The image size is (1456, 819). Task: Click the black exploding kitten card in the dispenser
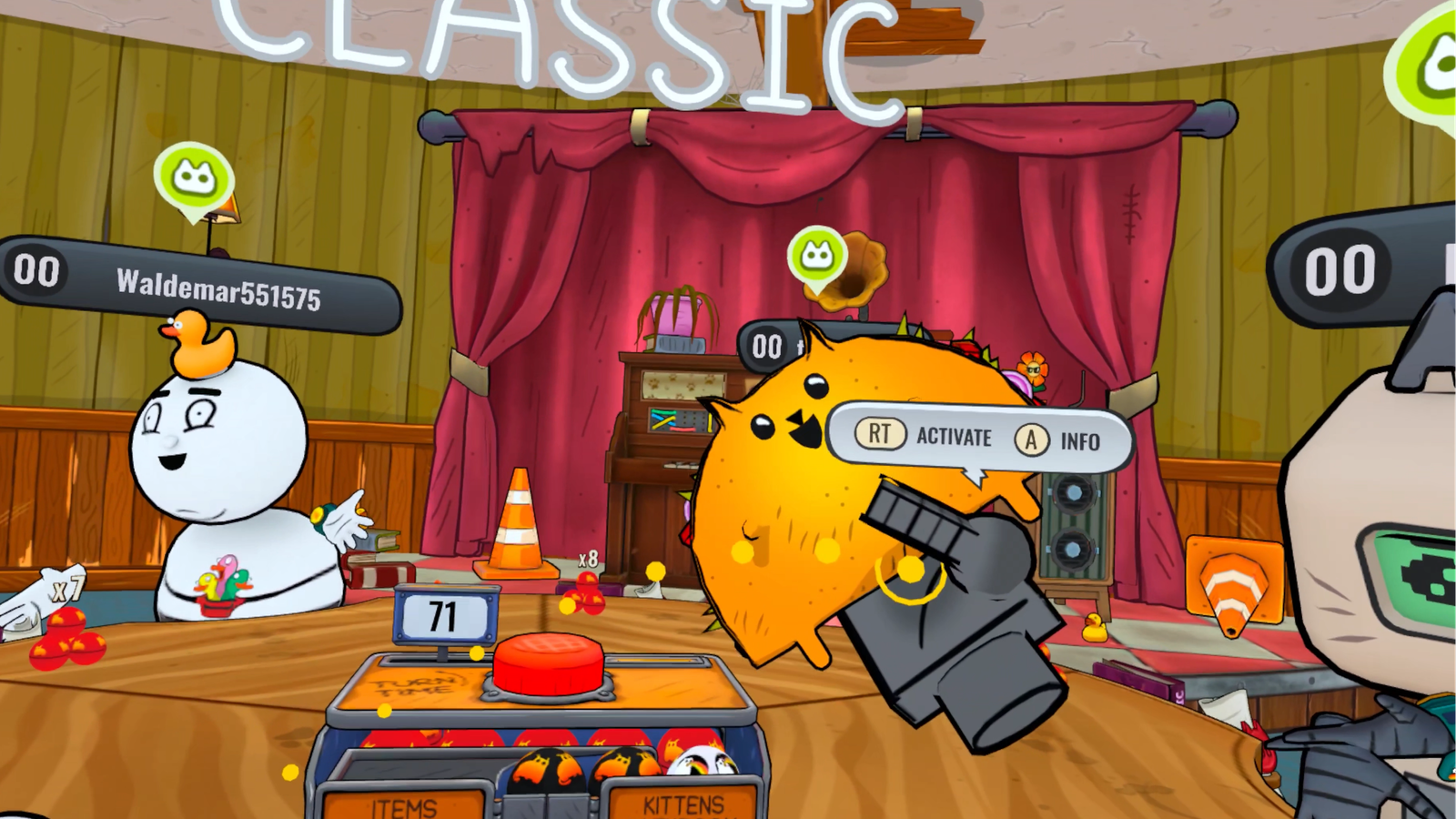tap(546, 769)
